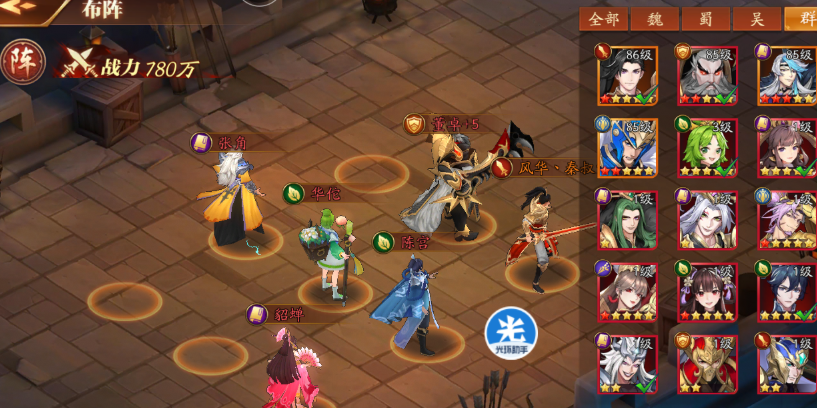Select the 群 faction tab

point(802,19)
